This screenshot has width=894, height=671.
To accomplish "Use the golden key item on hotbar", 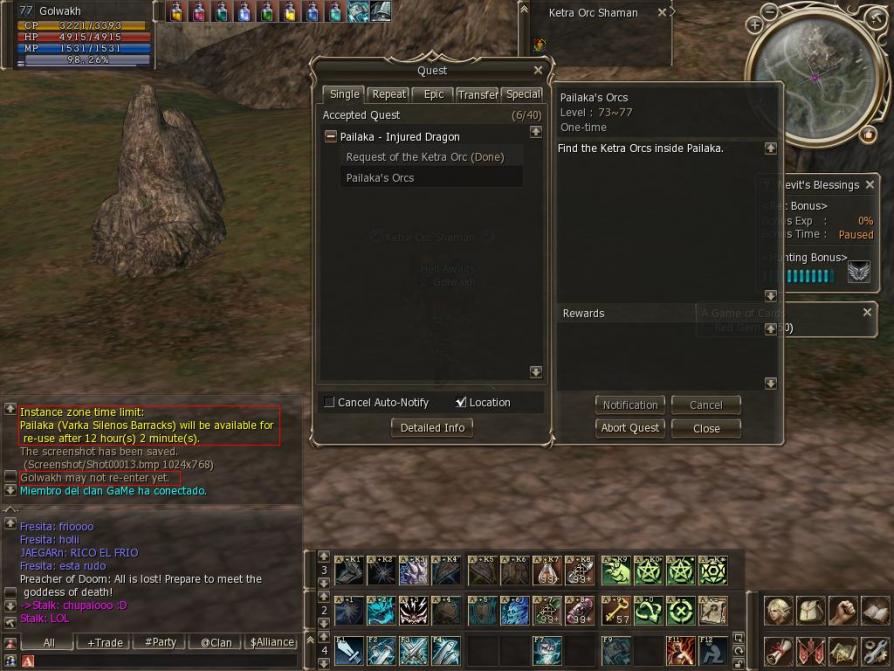I will pos(615,609).
